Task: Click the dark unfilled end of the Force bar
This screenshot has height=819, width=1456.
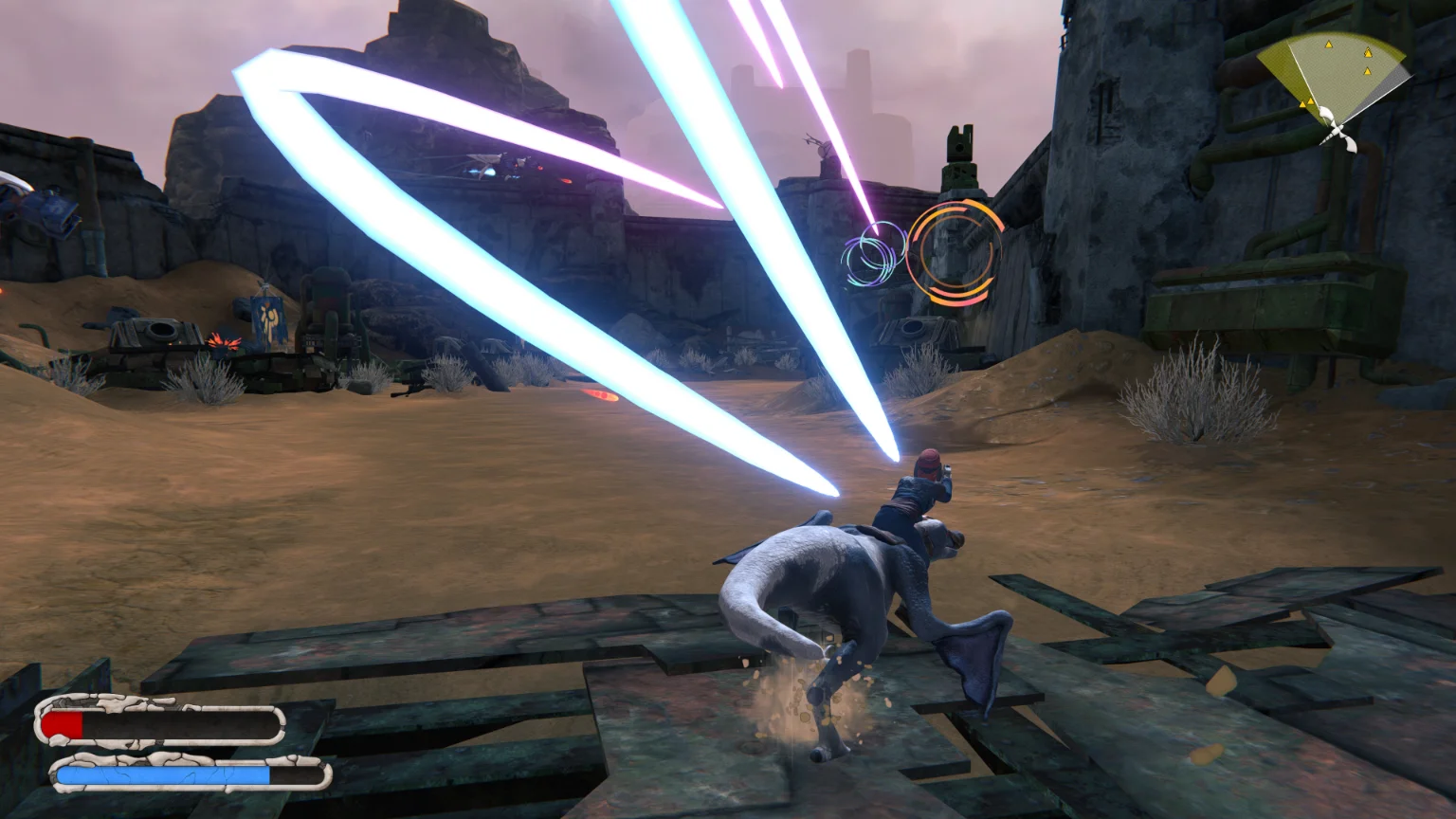Action: point(294,774)
